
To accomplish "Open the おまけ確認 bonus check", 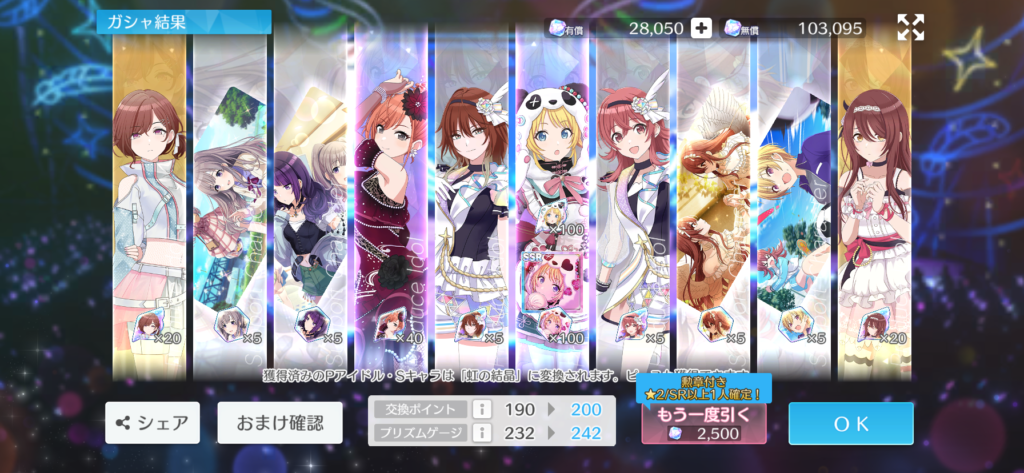I will tap(279, 423).
